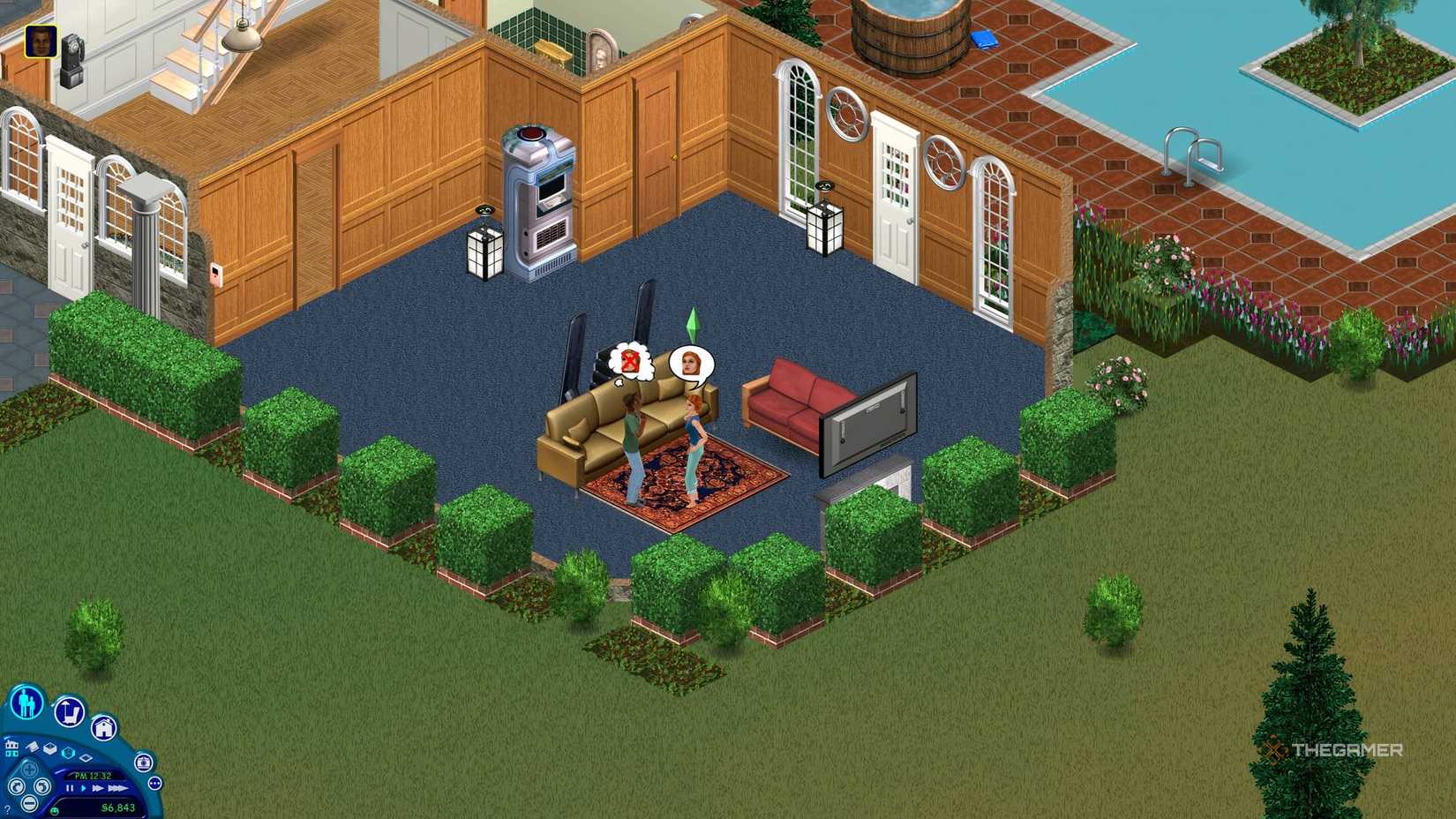Zoom out with the minus control
This screenshot has height=819, width=1456.
click(x=30, y=803)
